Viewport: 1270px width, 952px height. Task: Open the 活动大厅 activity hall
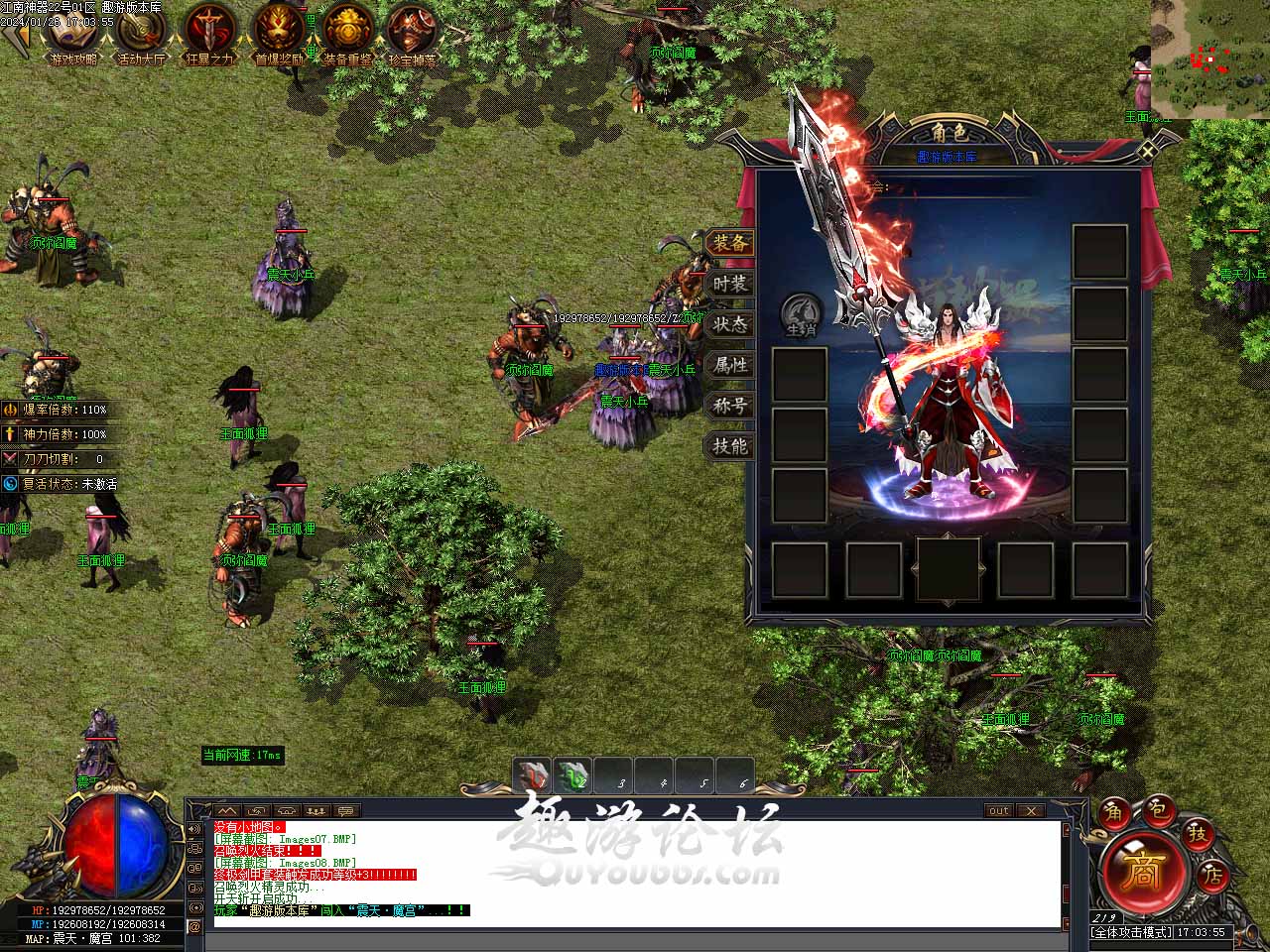coord(142,32)
